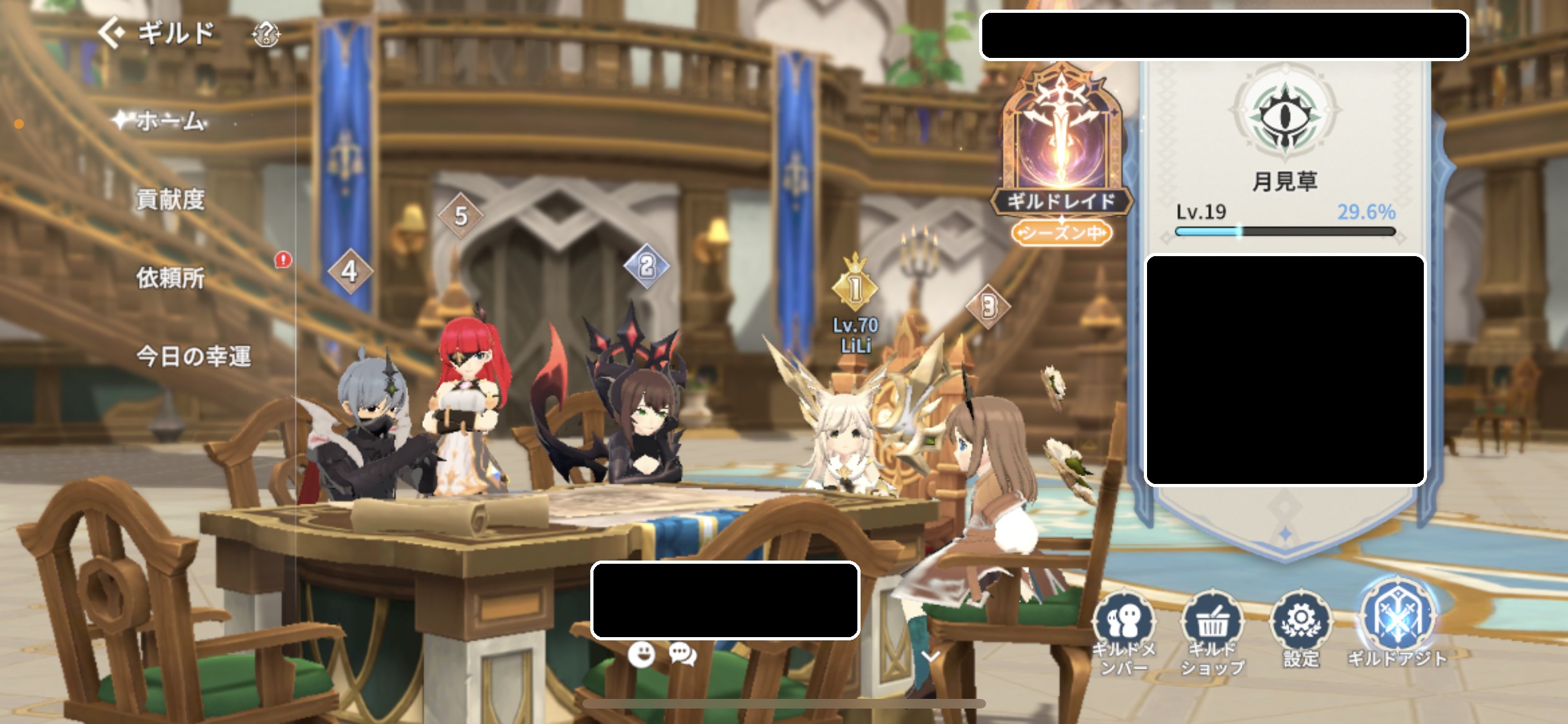This screenshot has height=724, width=1568.
Task: Select the rank 3 member marker
Action: pyautogui.click(x=988, y=306)
